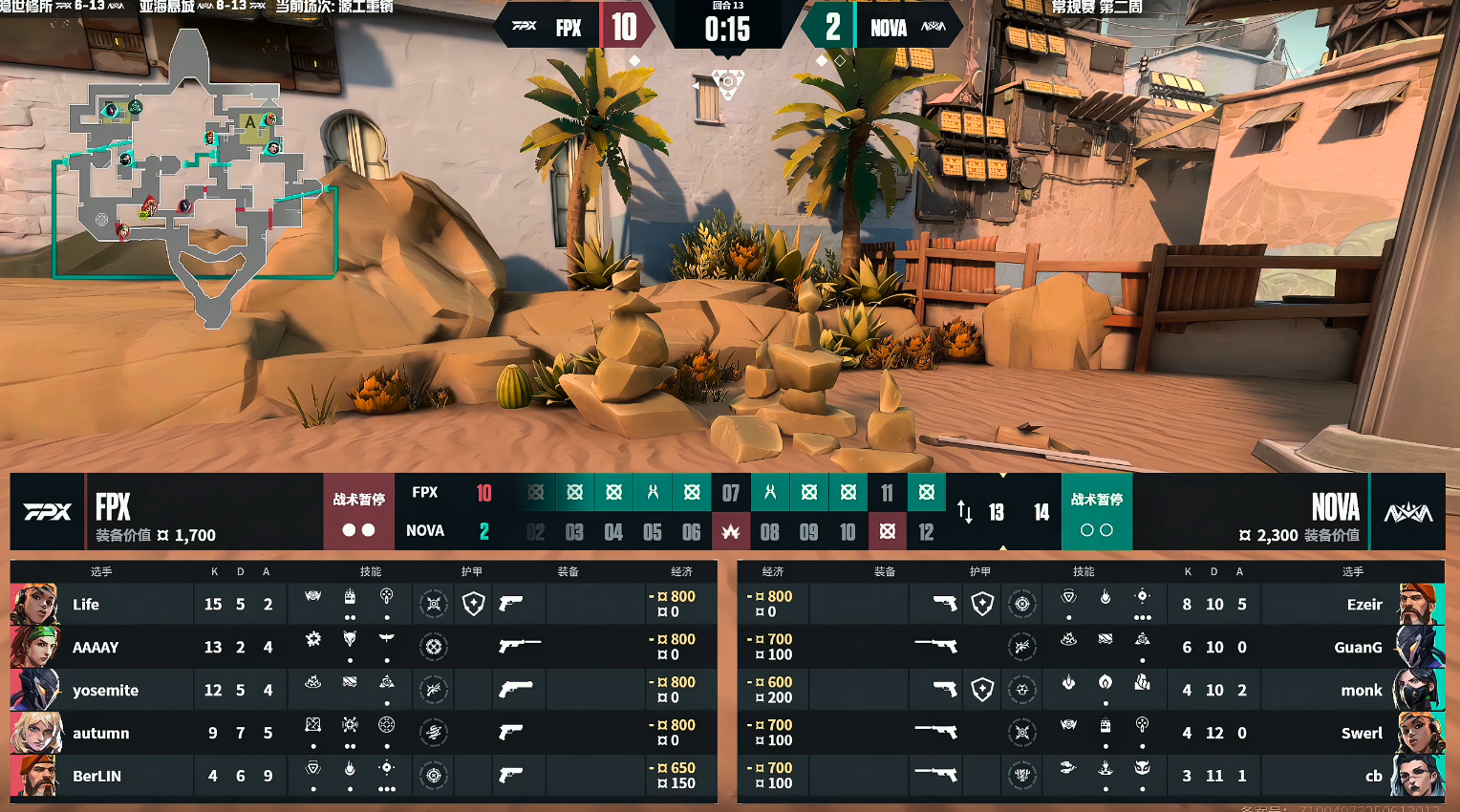Select the A site marker on the minimap

[250, 122]
